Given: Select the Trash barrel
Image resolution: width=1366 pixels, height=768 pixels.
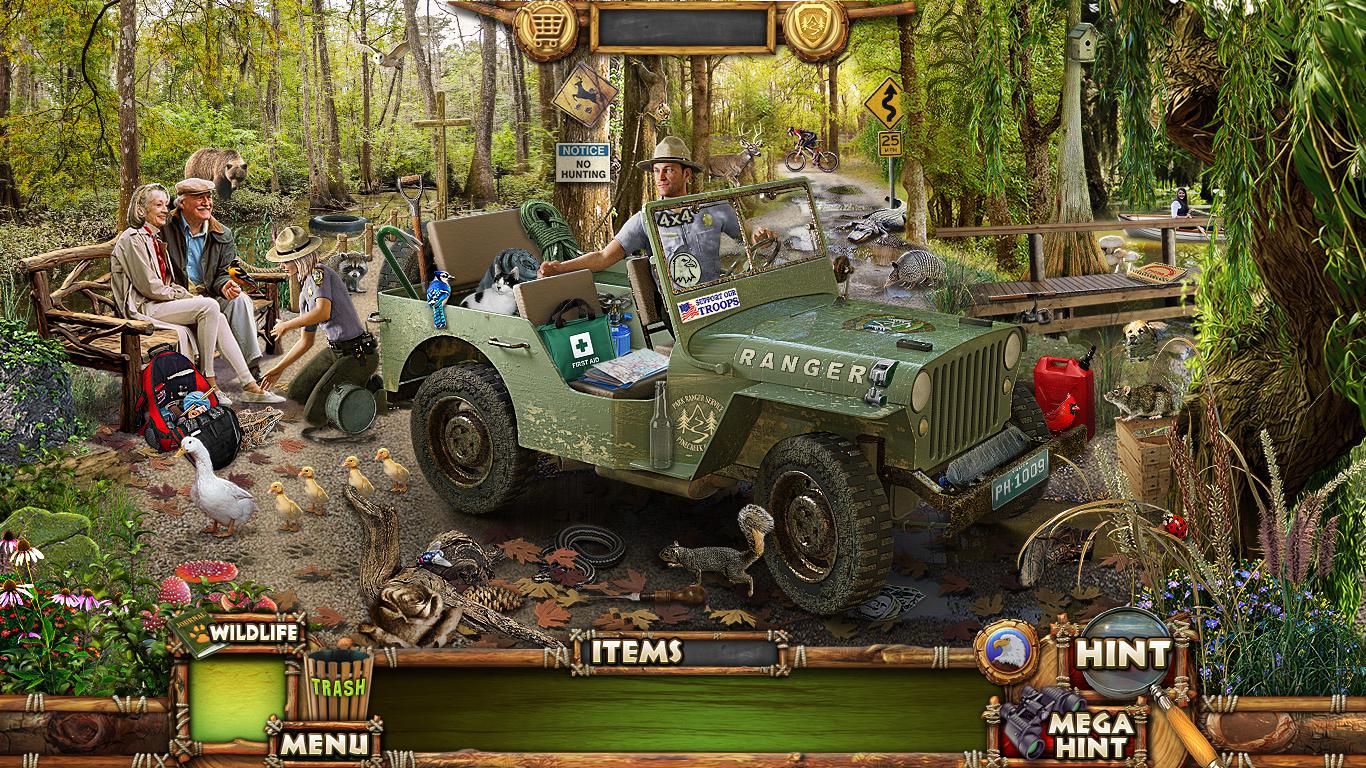Looking at the screenshot, I should [338, 683].
